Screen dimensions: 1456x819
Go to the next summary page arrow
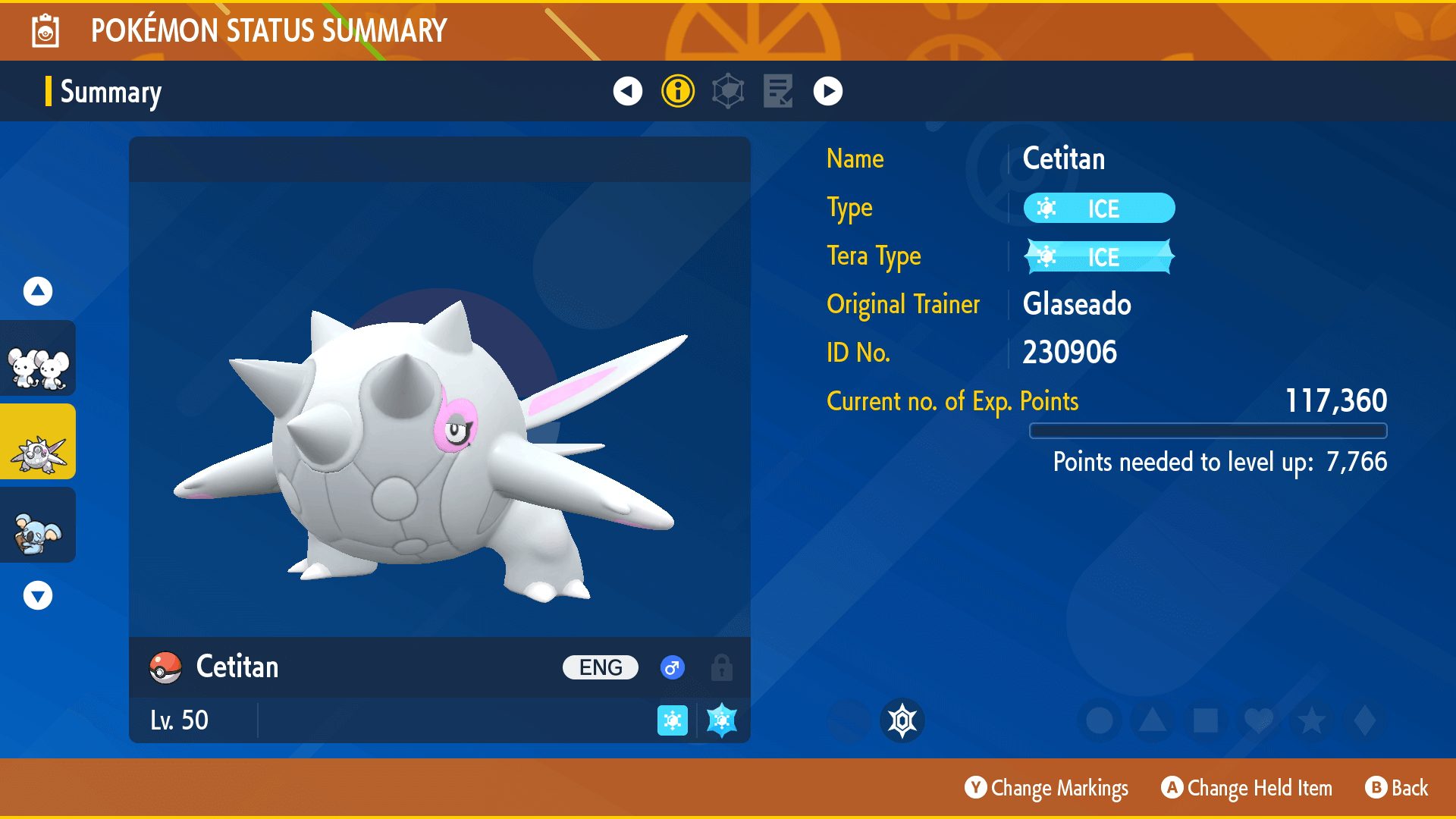click(828, 91)
